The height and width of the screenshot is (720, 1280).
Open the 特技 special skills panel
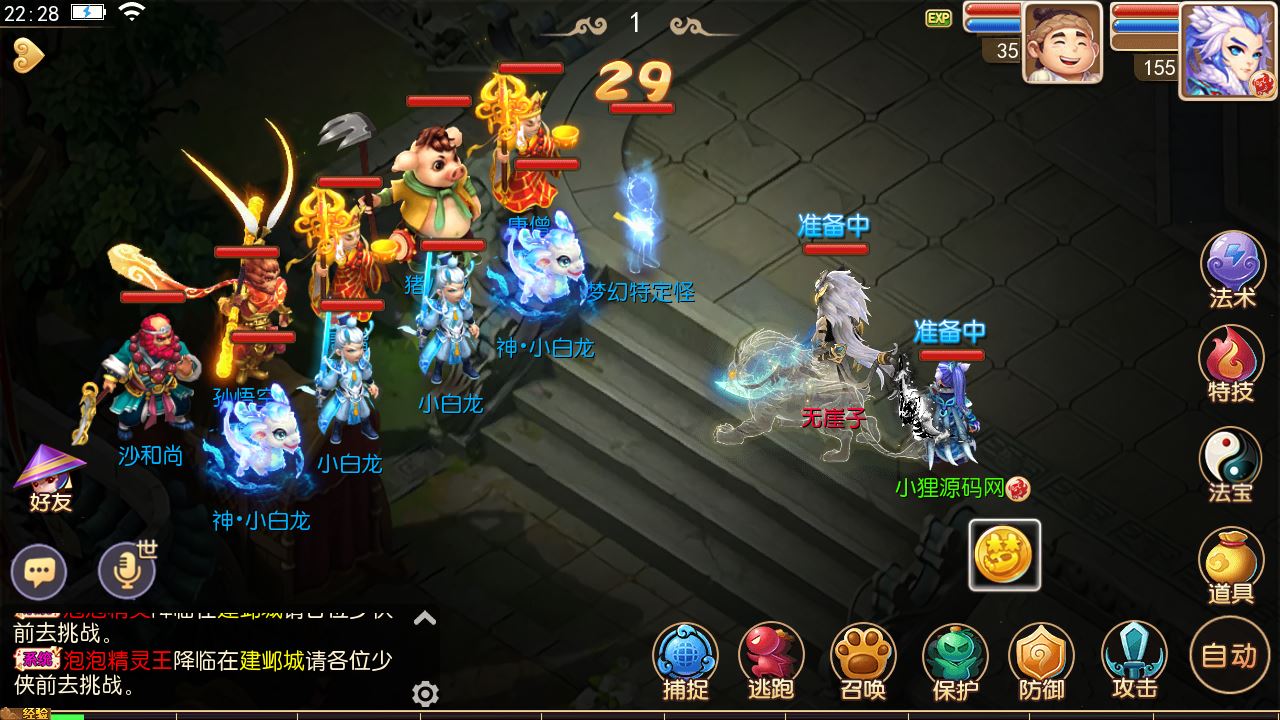pos(1231,360)
